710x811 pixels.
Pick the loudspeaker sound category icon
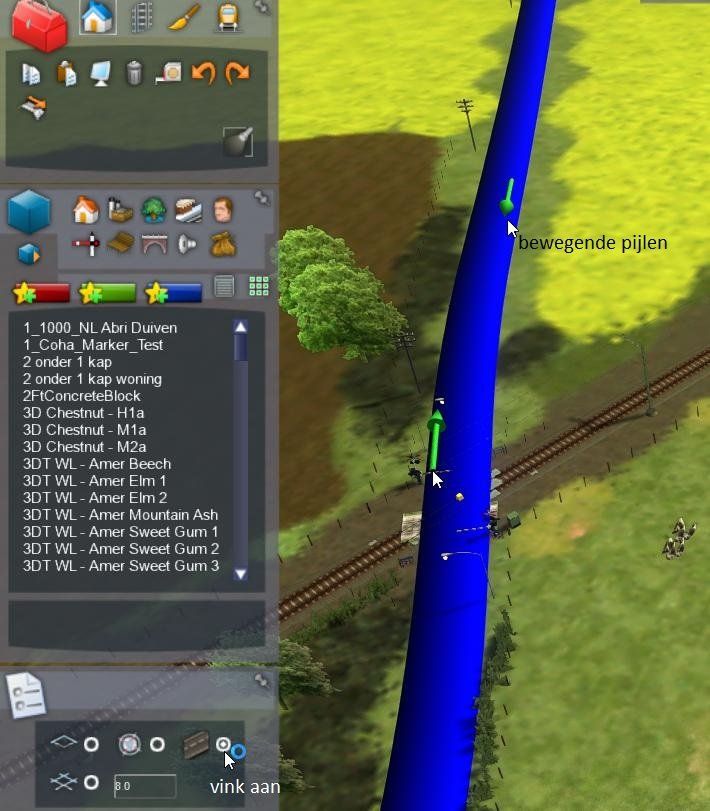point(187,243)
